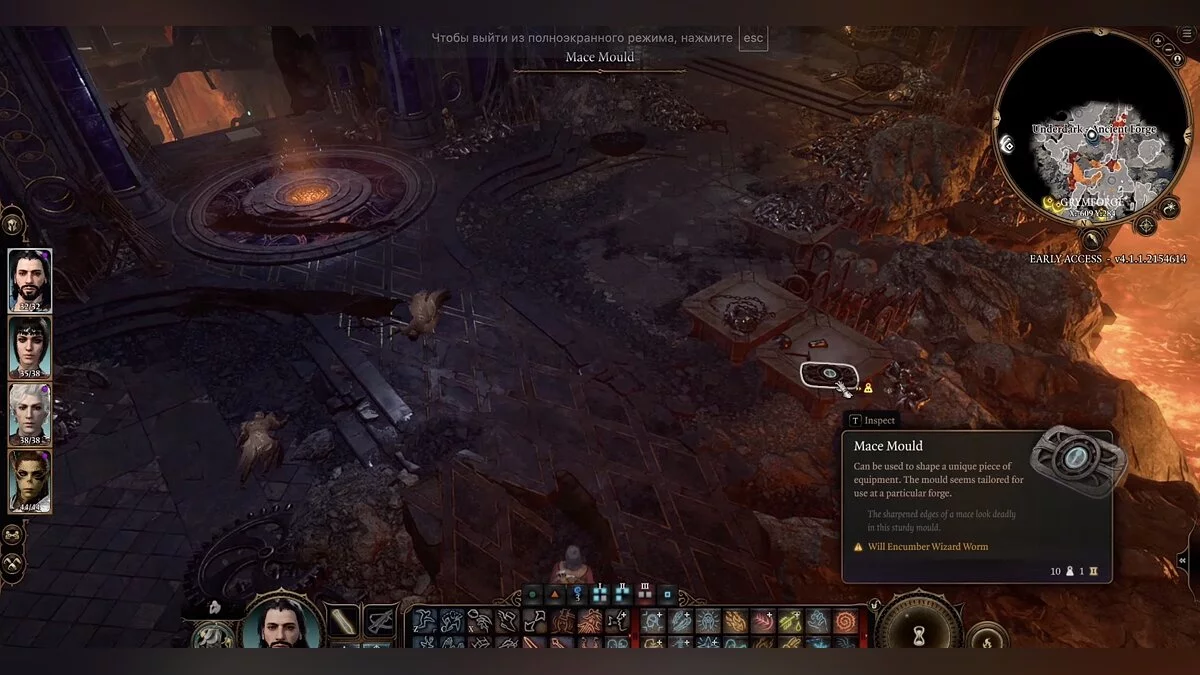Toggle the helmet icon above party portraits
The height and width of the screenshot is (675, 1200).
point(14,224)
